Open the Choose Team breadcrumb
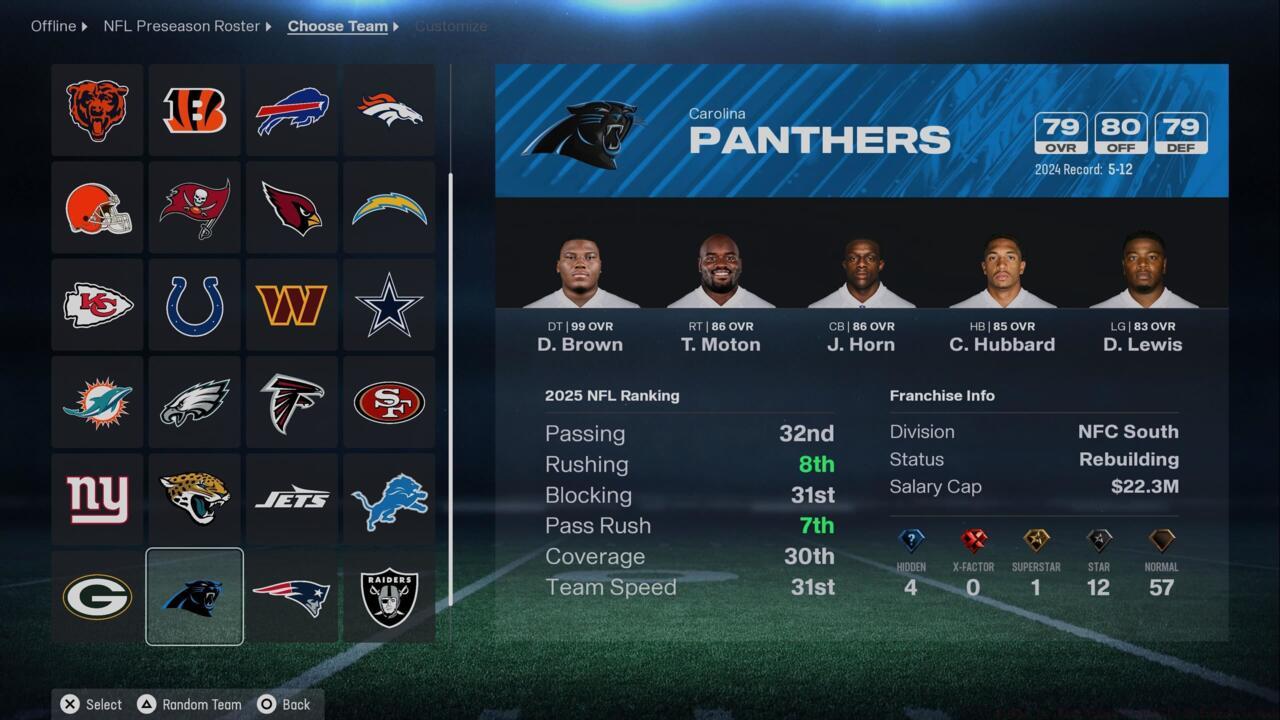1280x720 pixels. [x=337, y=26]
